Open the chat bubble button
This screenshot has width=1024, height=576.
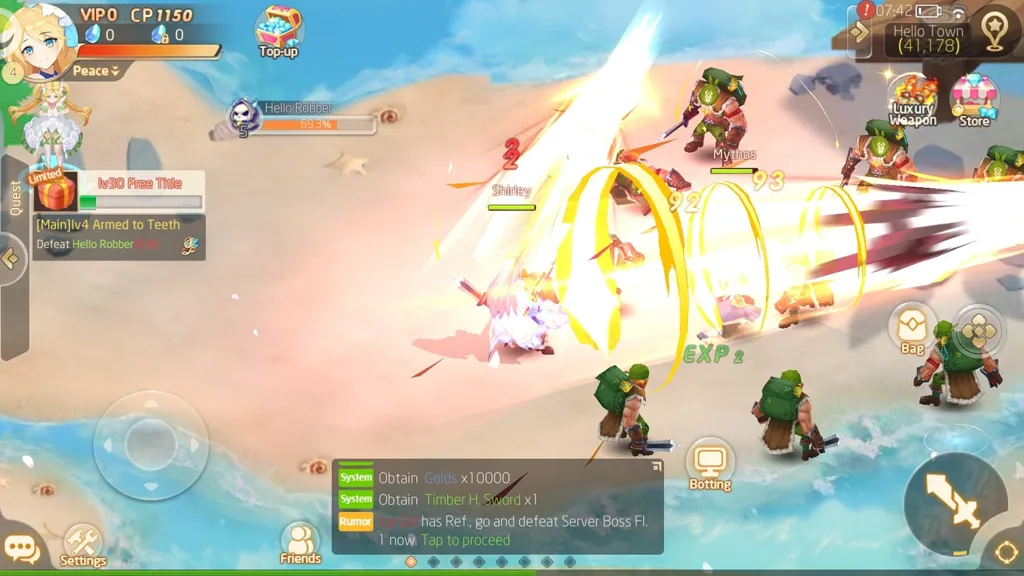21,549
